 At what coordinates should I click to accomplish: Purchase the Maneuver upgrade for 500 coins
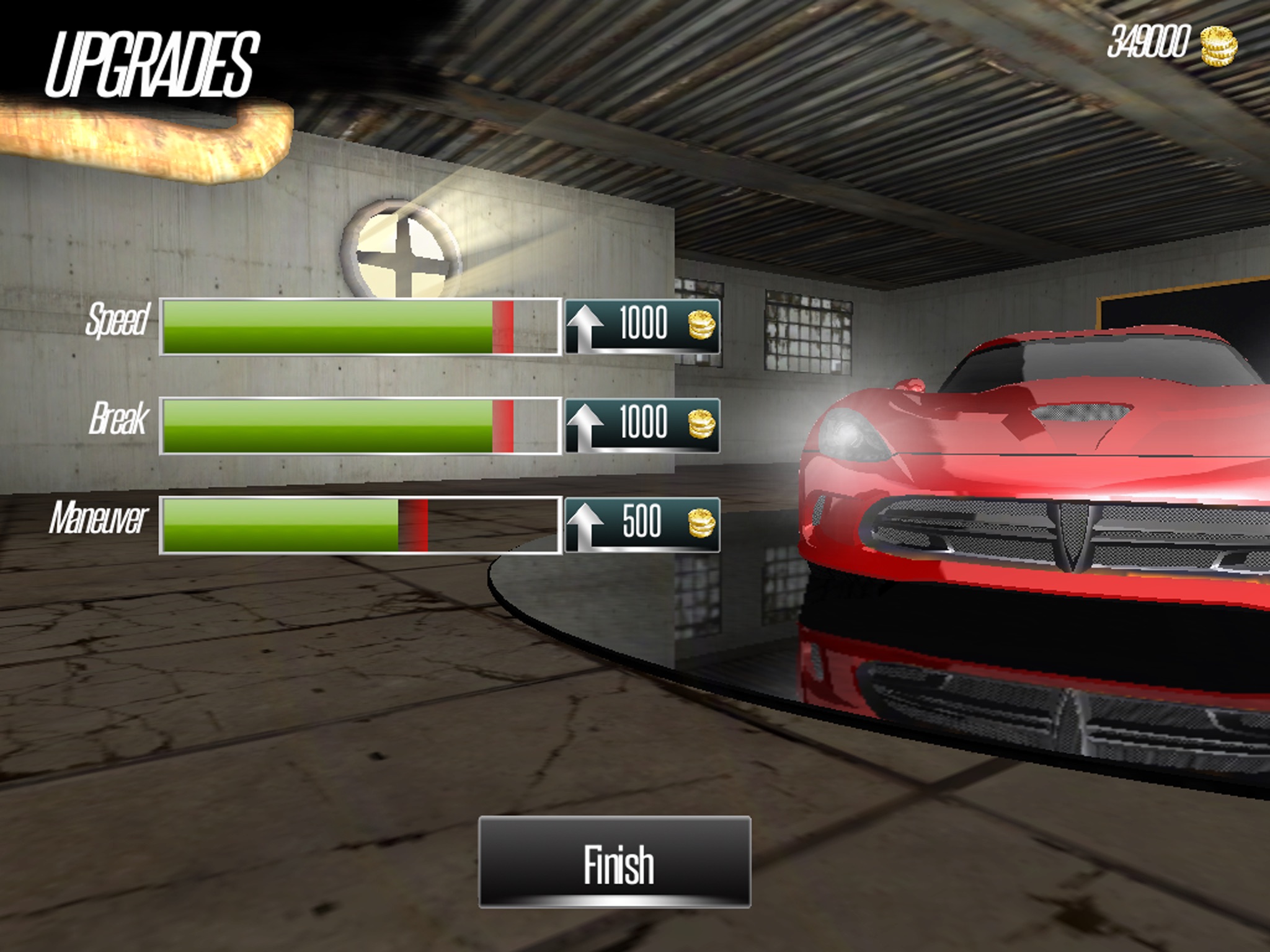point(642,524)
